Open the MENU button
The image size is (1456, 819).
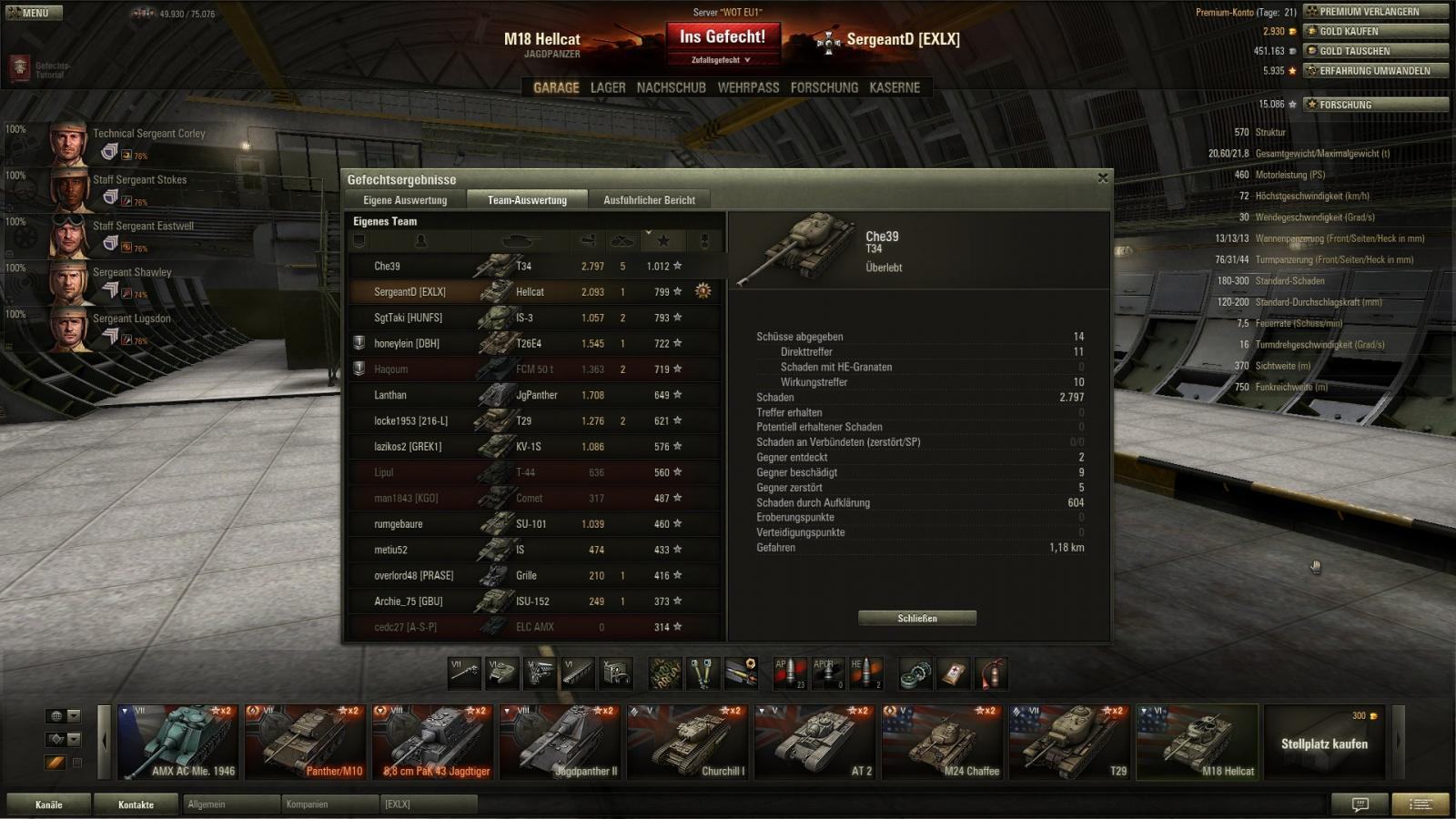point(35,13)
